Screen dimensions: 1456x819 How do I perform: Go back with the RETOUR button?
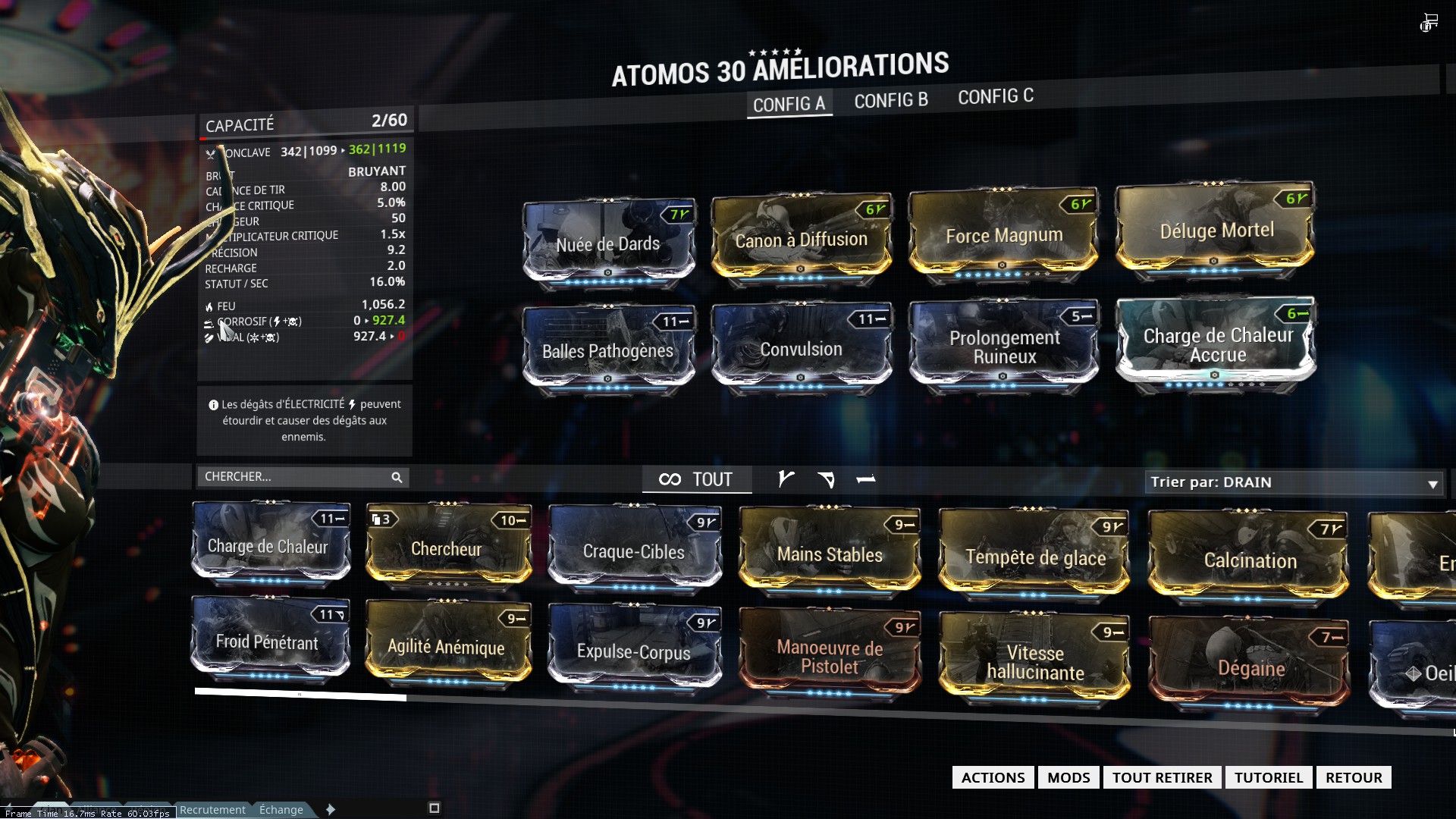click(x=1354, y=777)
